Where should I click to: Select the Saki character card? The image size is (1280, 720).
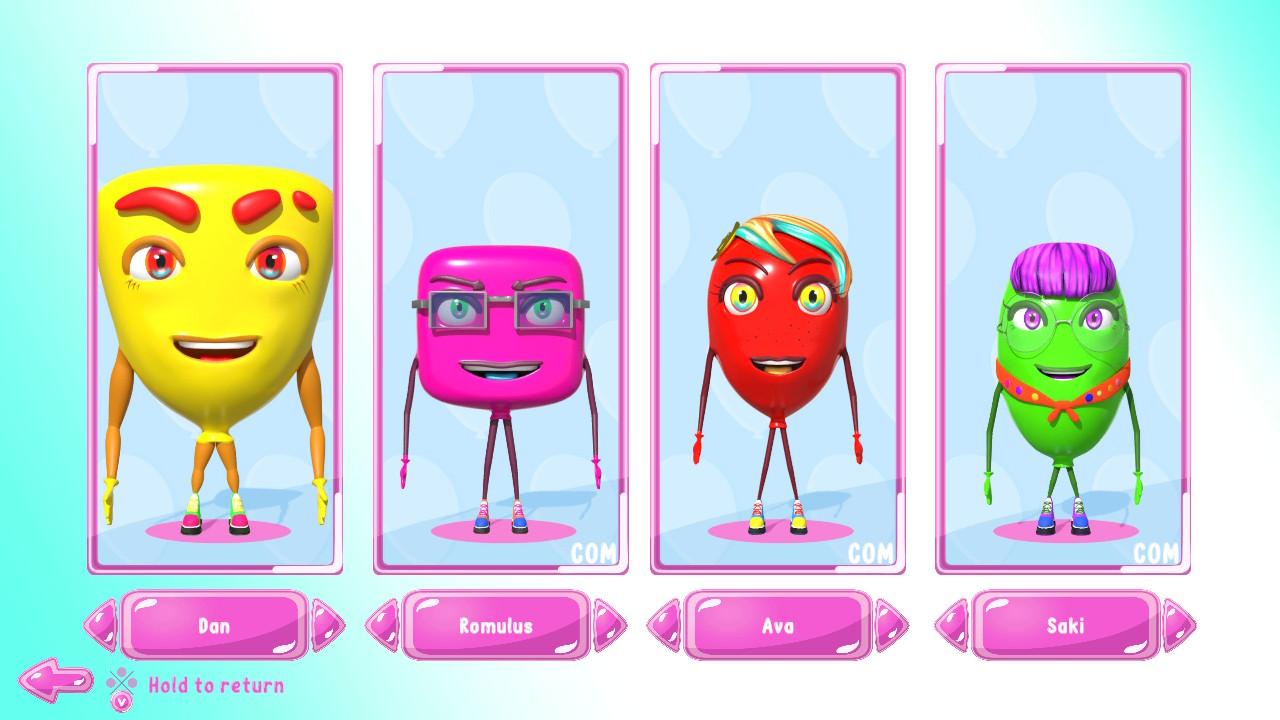[1062, 320]
